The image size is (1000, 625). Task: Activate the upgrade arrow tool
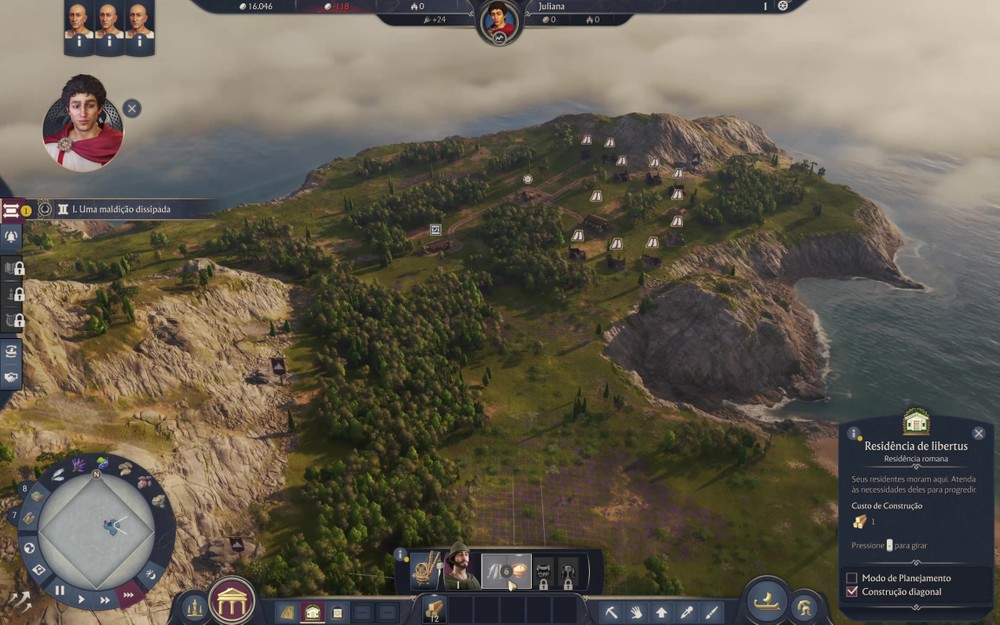(x=661, y=611)
